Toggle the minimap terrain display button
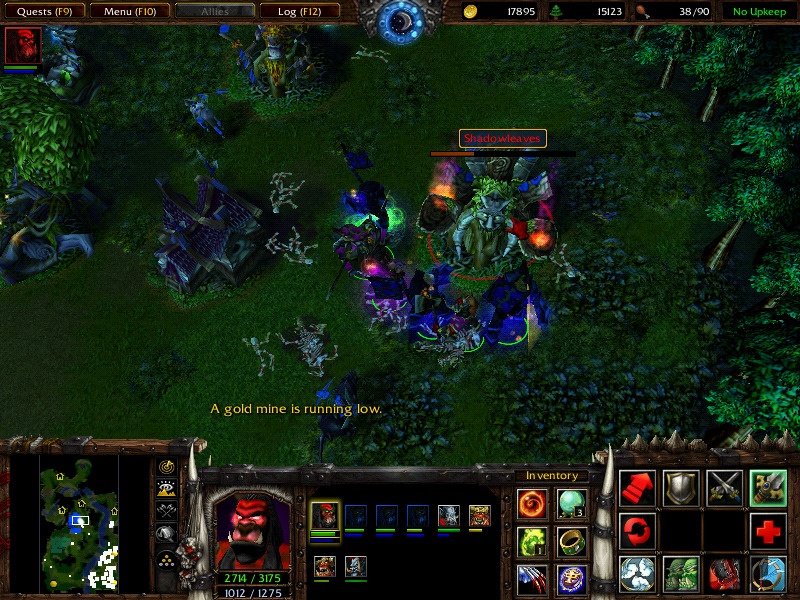The image size is (800, 600). tap(166, 489)
